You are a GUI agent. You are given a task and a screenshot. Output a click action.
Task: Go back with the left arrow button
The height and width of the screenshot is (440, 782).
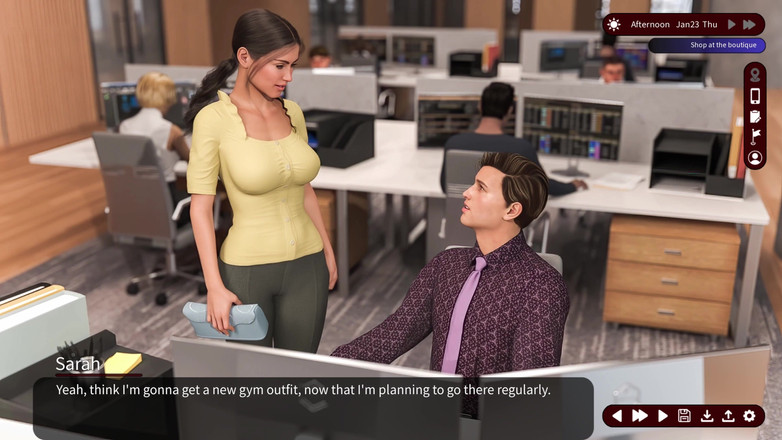(x=617, y=416)
